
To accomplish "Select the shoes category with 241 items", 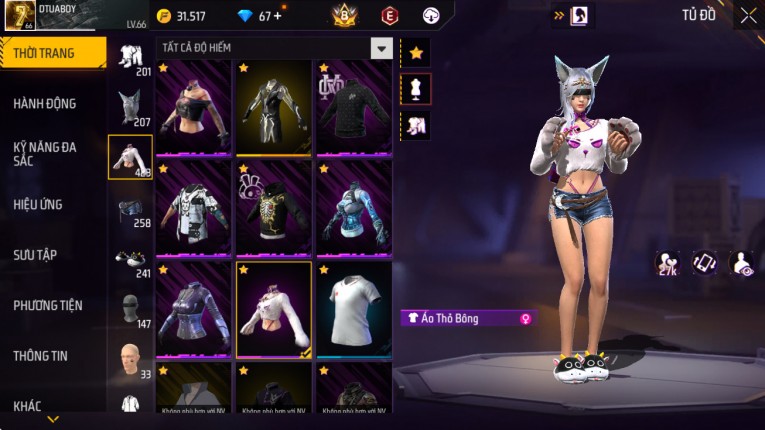I will pos(130,260).
